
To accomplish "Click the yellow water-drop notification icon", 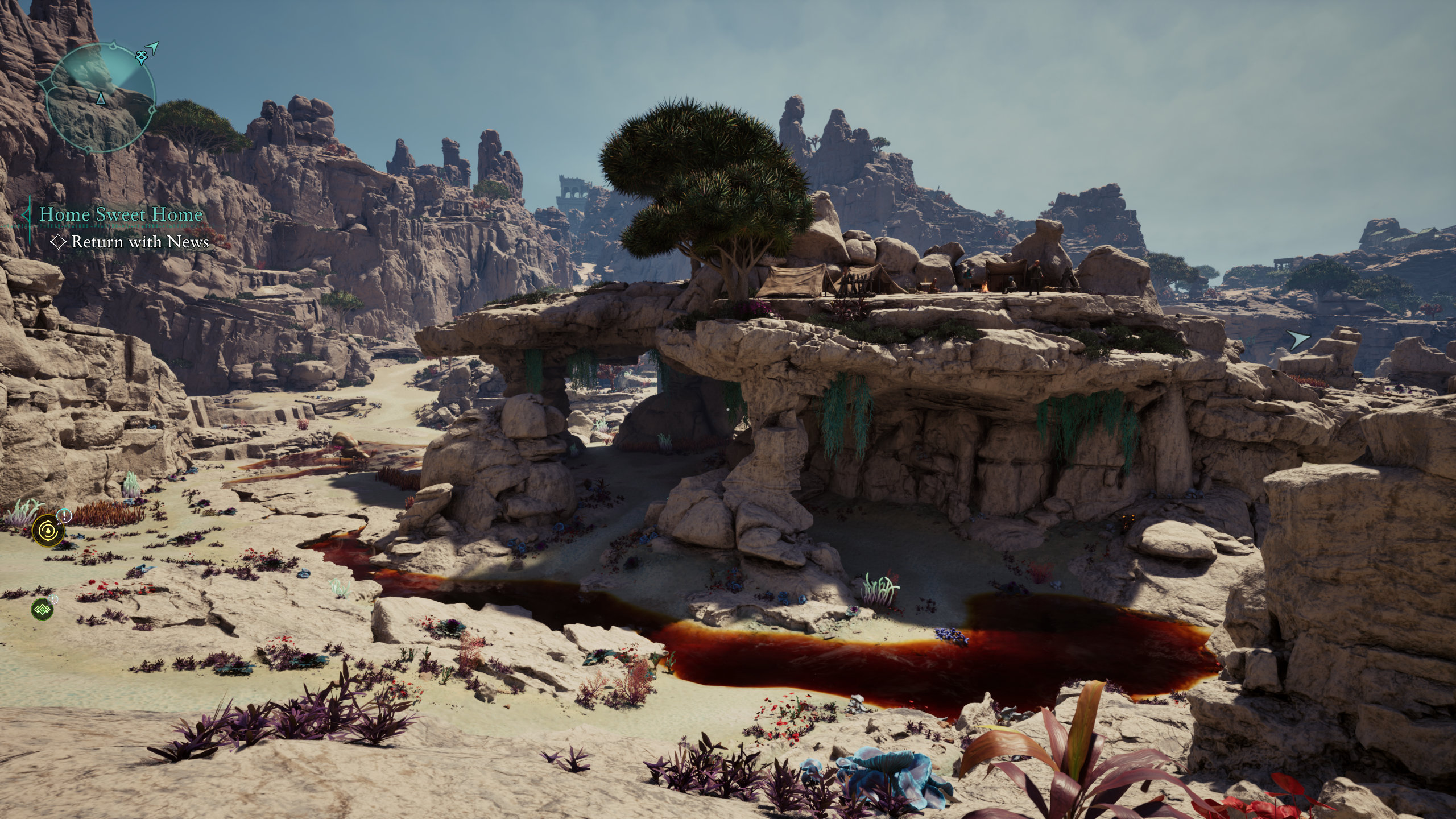I will tap(48, 529).
